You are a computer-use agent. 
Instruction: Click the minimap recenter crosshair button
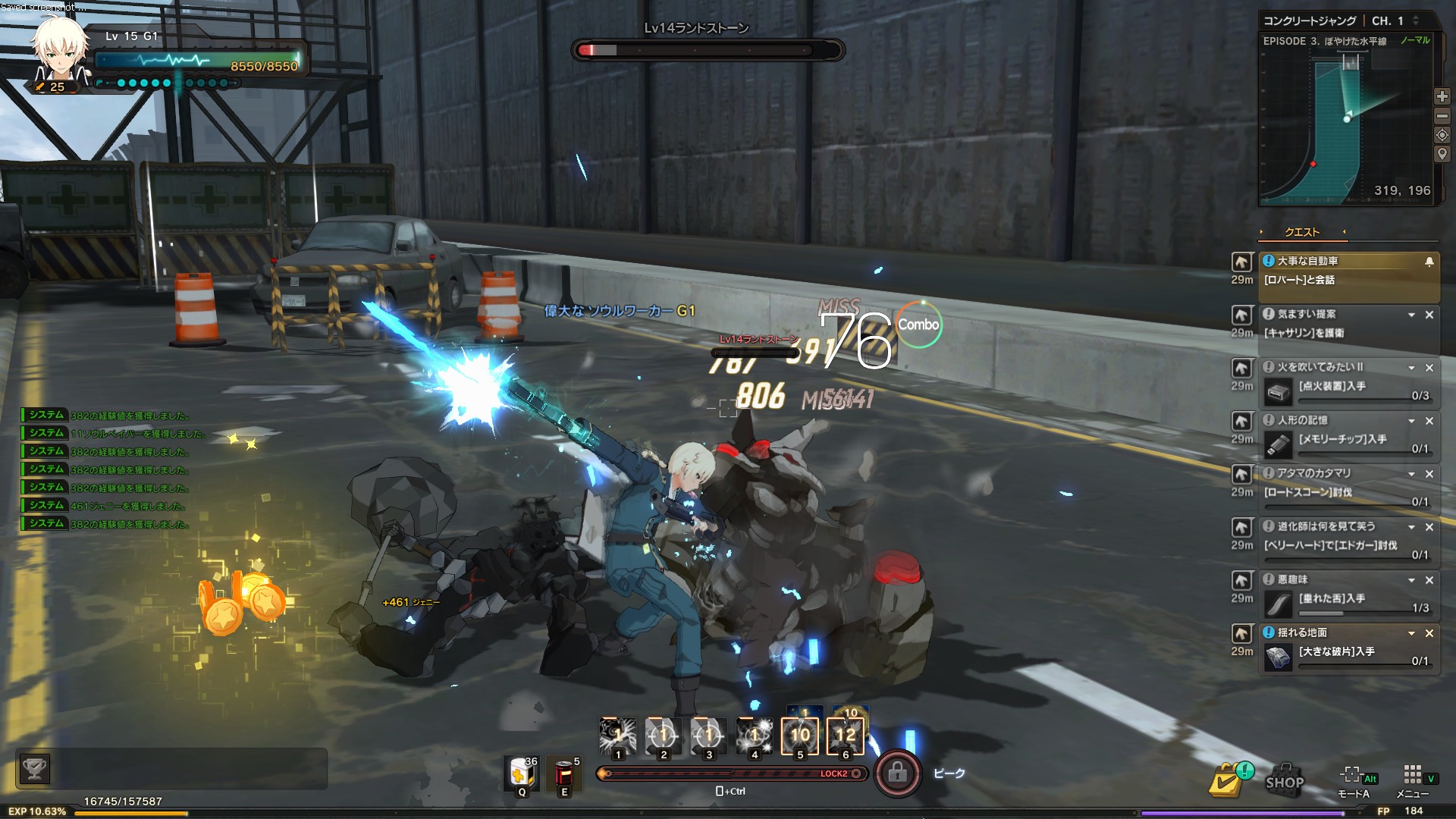tap(1442, 135)
